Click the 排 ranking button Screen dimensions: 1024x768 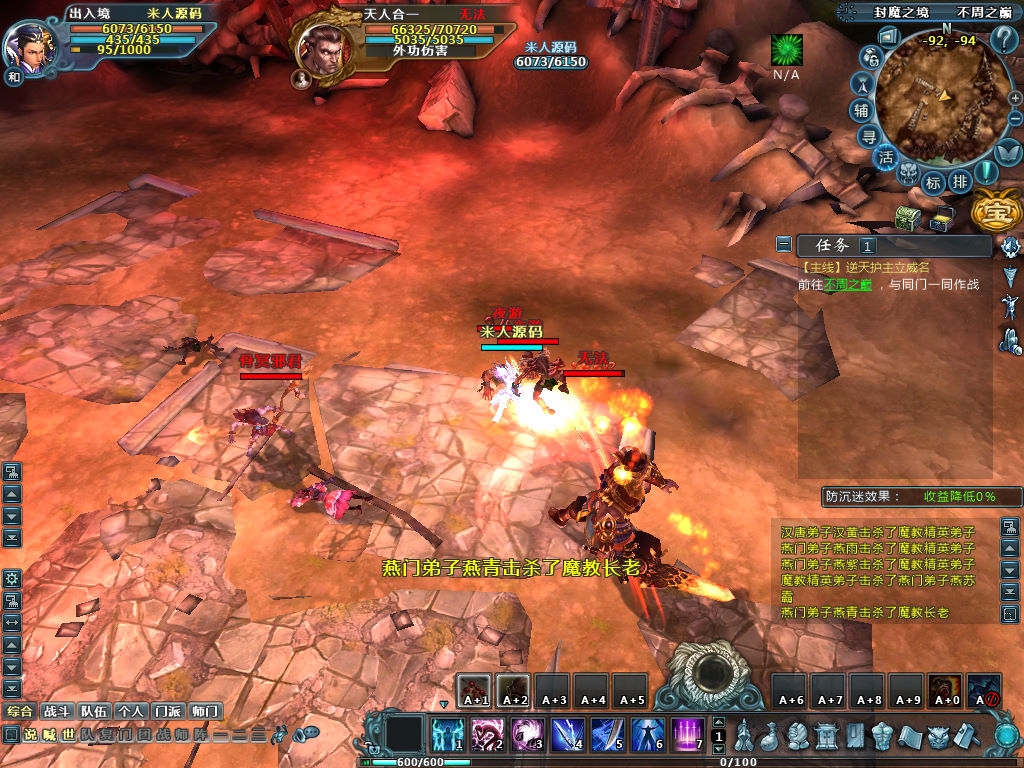(959, 182)
